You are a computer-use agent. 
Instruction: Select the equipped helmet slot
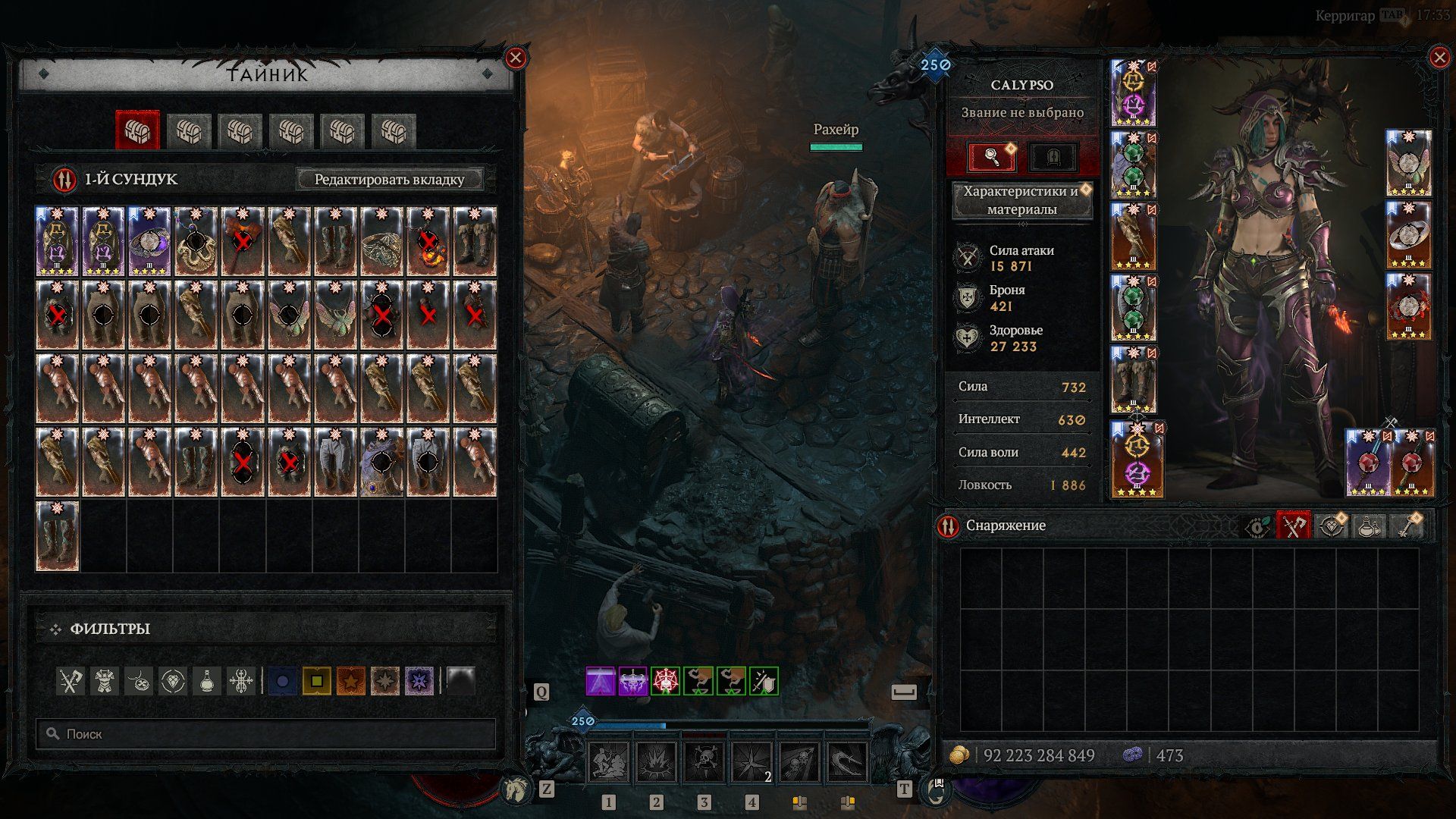[1133, 93]
